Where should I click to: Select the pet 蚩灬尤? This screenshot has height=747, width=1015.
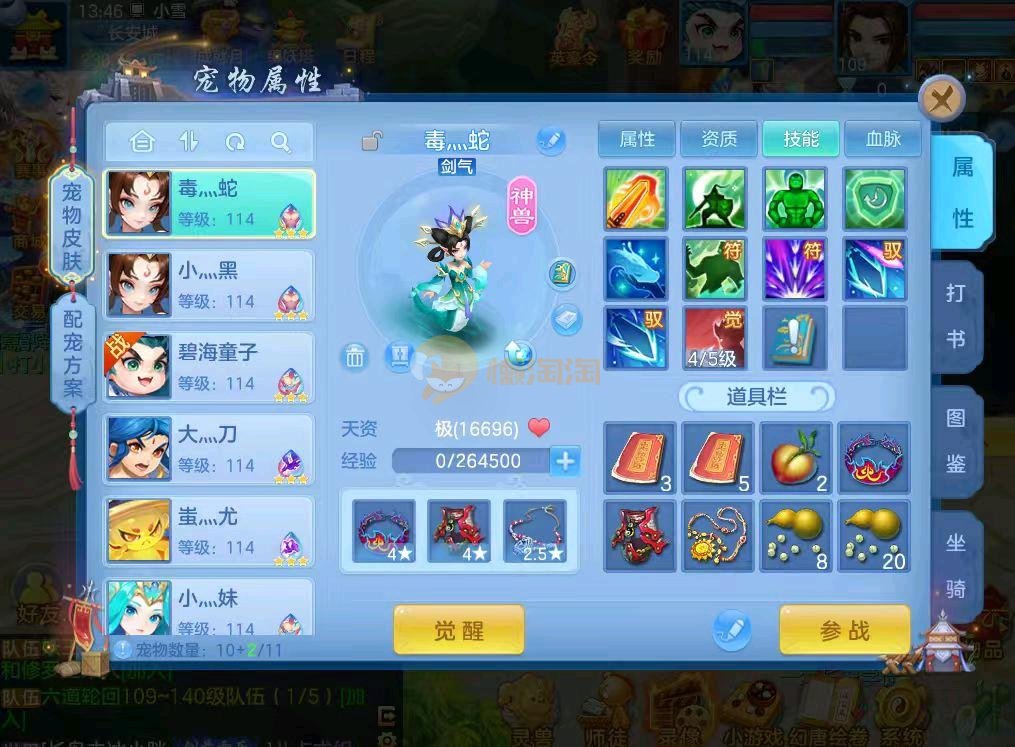[x=210, y=531]
